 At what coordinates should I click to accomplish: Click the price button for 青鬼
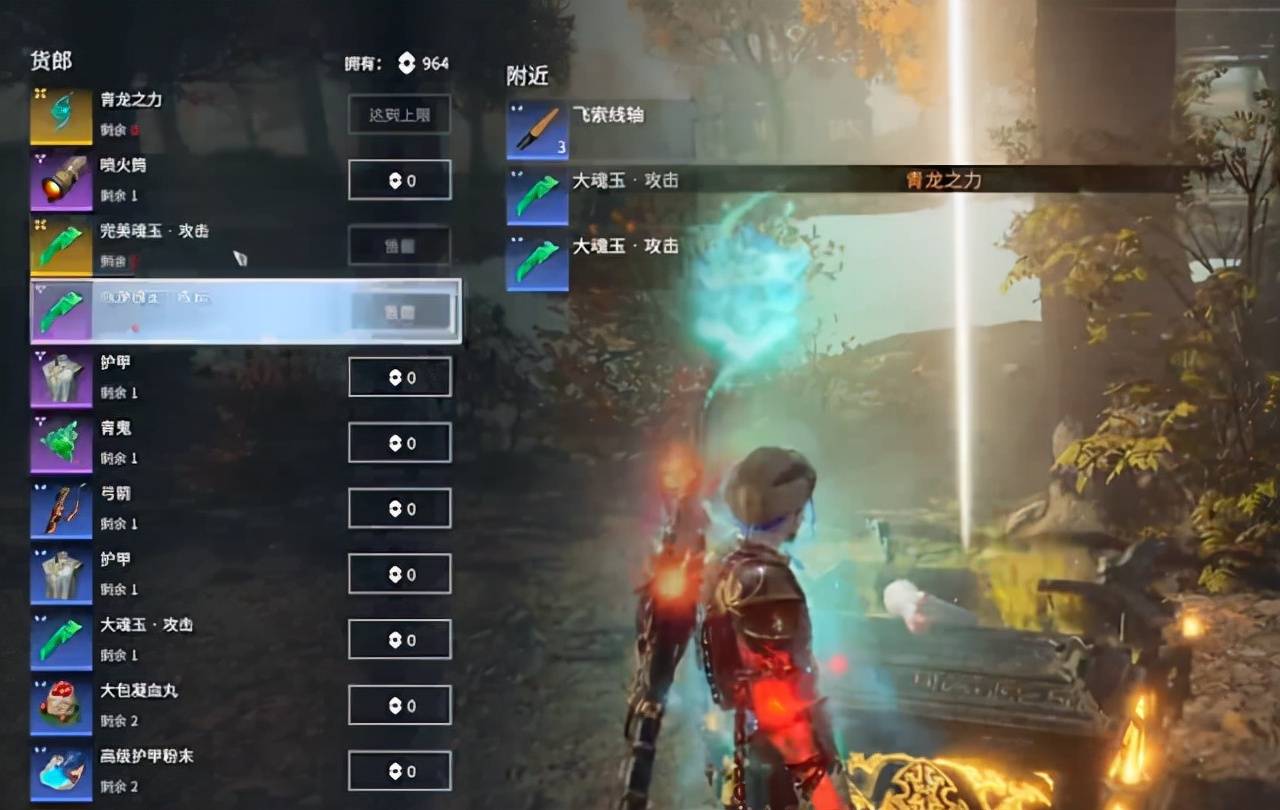[x=399, y=443]
